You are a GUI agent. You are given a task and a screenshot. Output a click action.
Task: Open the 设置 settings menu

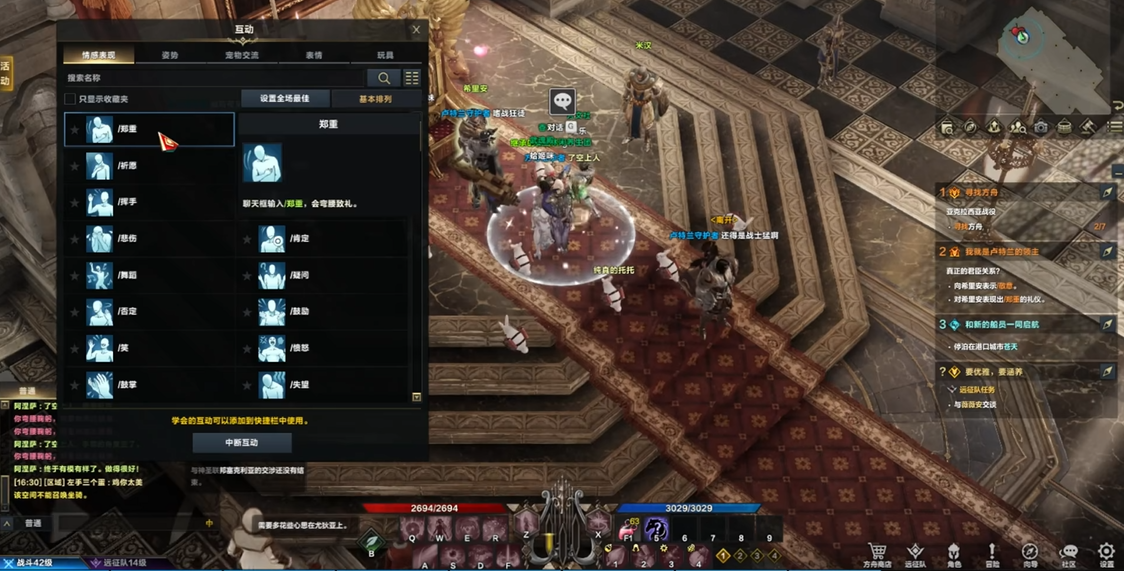coord(1106,555)
